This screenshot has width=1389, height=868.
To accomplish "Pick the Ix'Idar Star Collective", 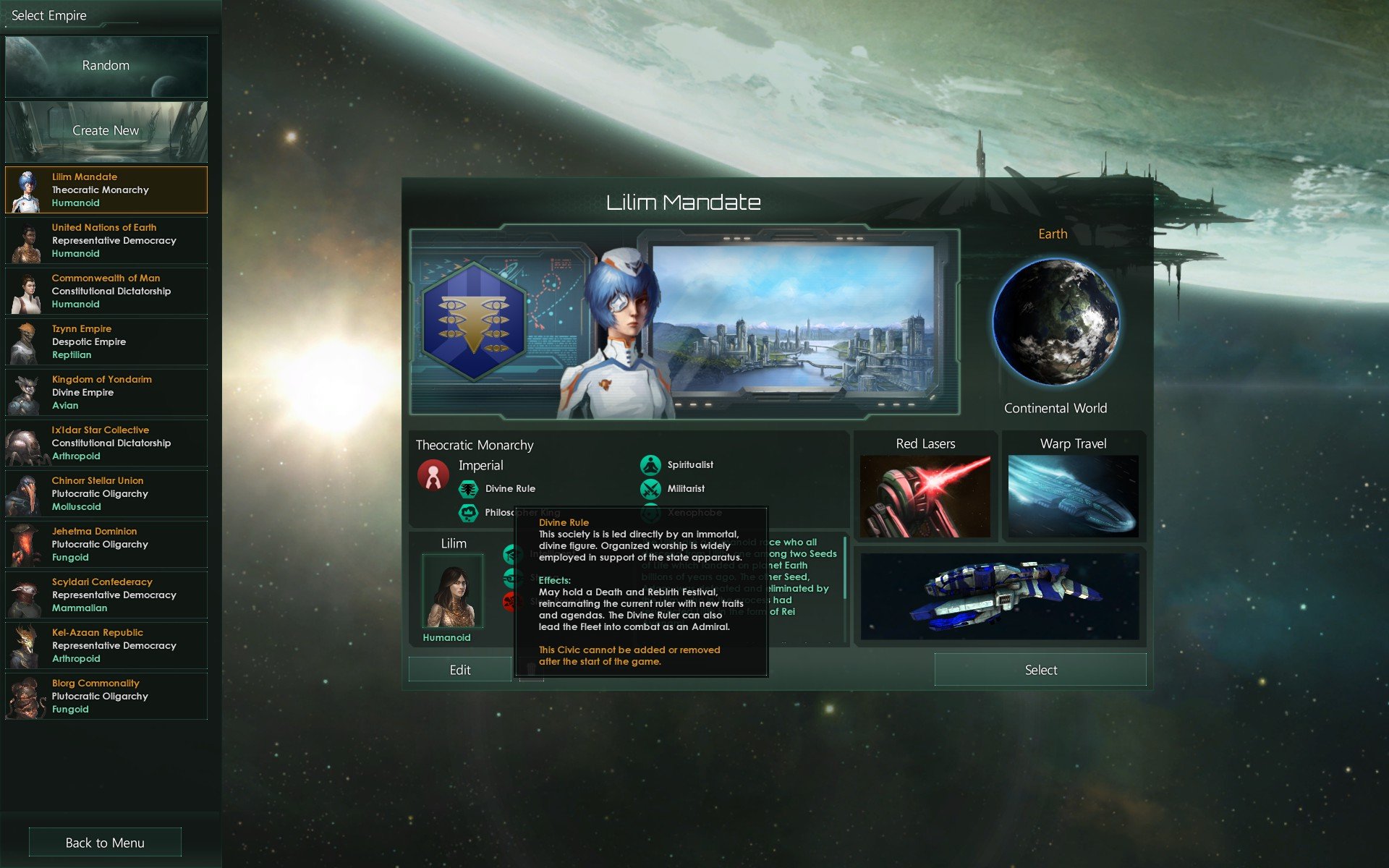I will click(x=106, y=443).
